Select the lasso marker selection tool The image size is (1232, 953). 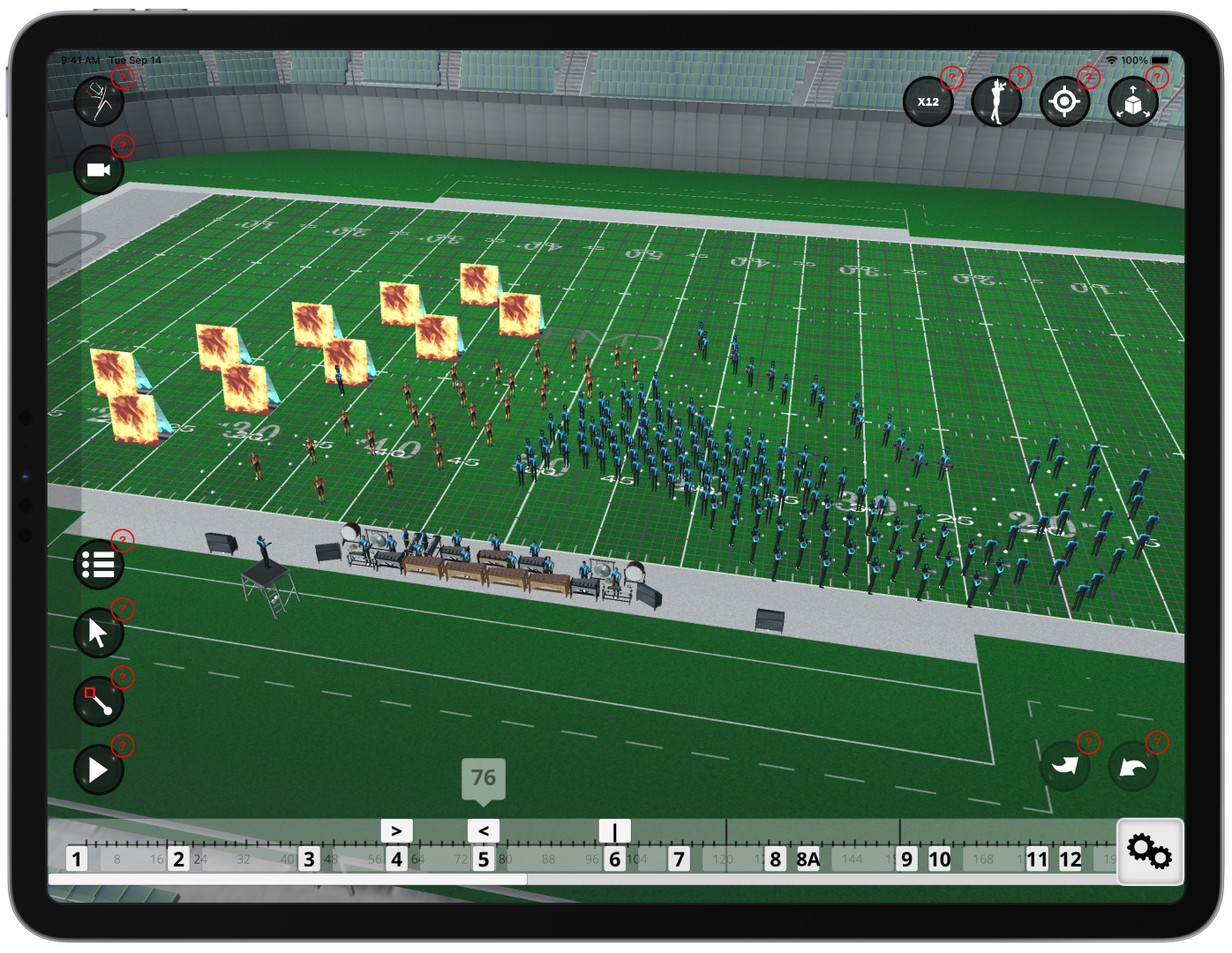98,701
